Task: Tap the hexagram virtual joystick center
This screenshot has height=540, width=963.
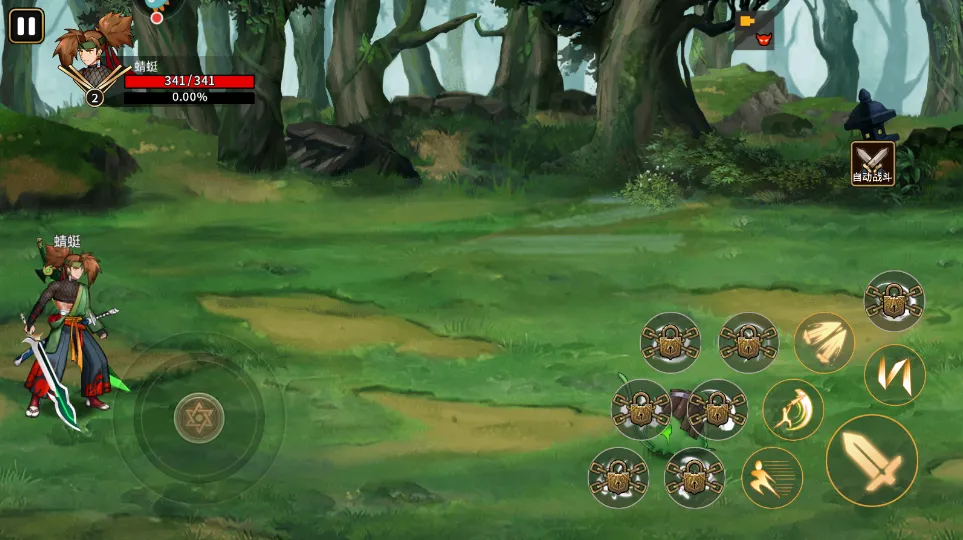Action: [199, 417]
